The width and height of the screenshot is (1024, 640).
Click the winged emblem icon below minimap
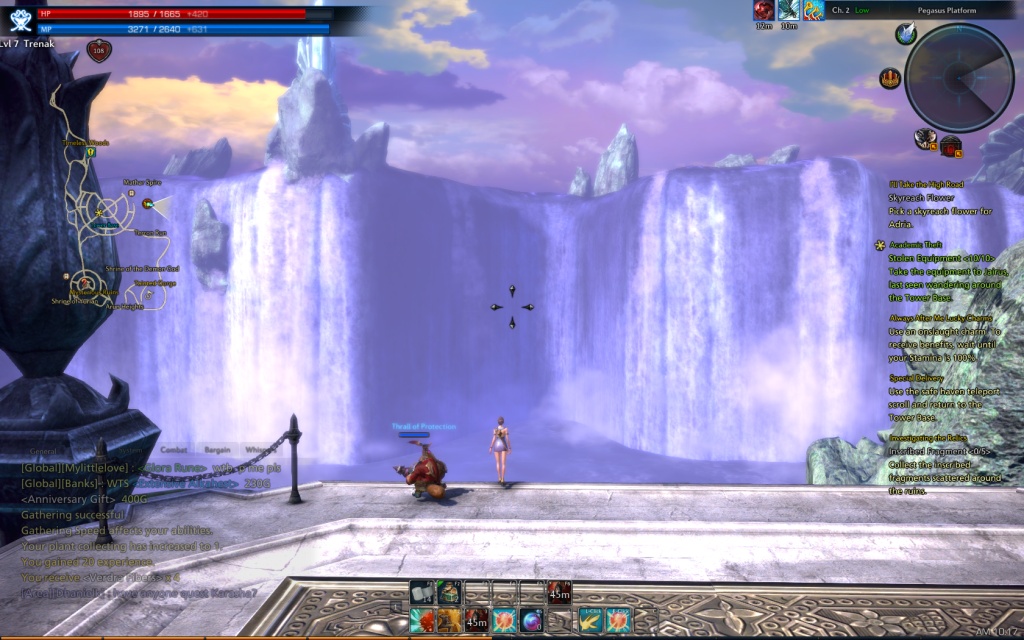[x=926, y=139]
